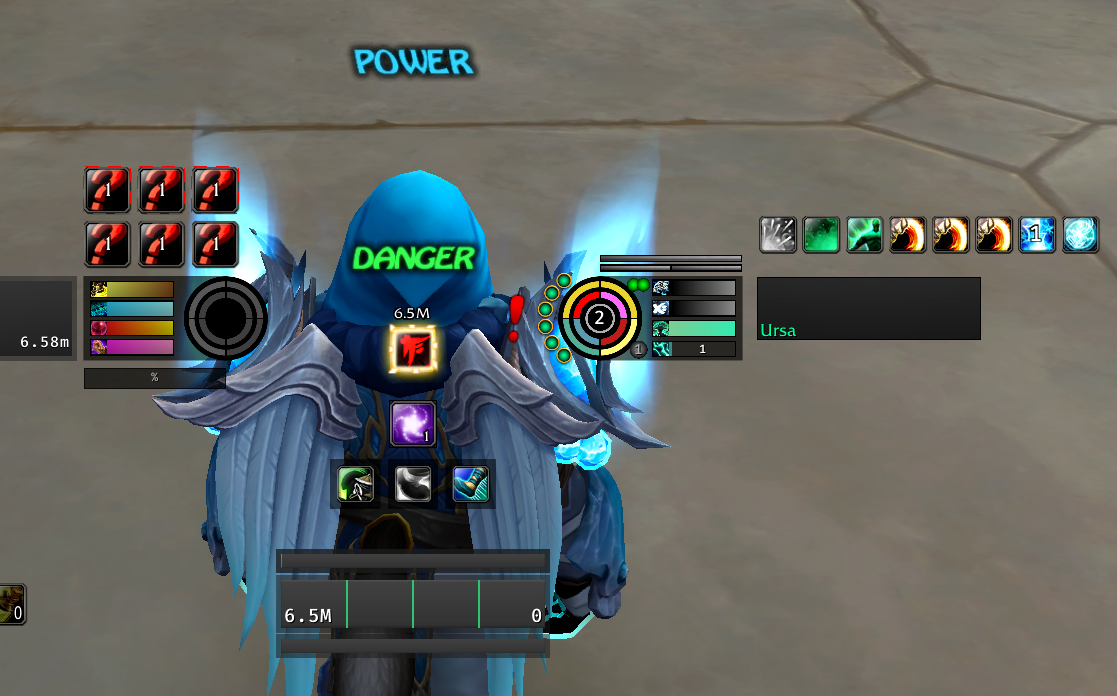The height and width of the screenshot is (696, 1117).
Task: Click the green mist cloud icon
Action: click(821, 235)
